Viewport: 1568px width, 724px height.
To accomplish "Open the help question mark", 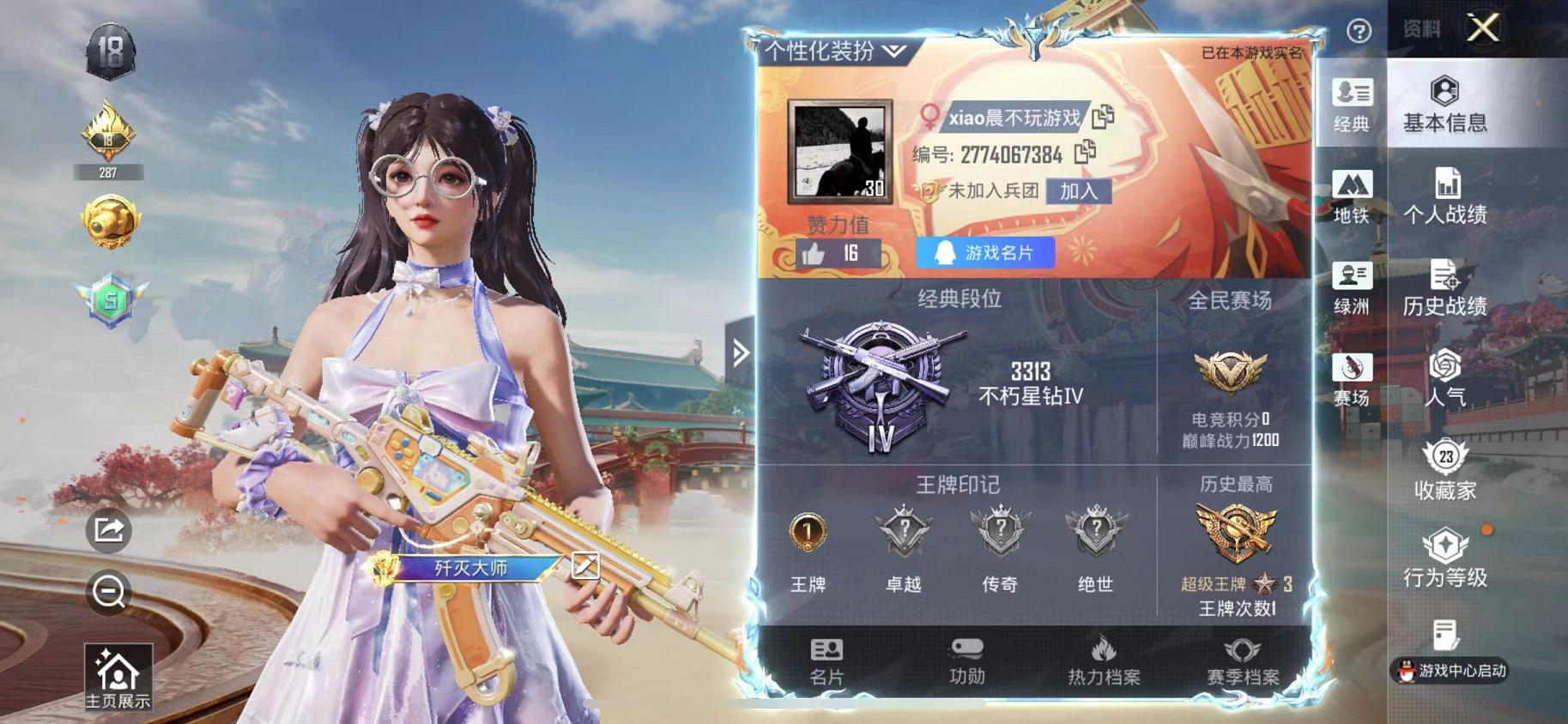I will coord(1360,31).
